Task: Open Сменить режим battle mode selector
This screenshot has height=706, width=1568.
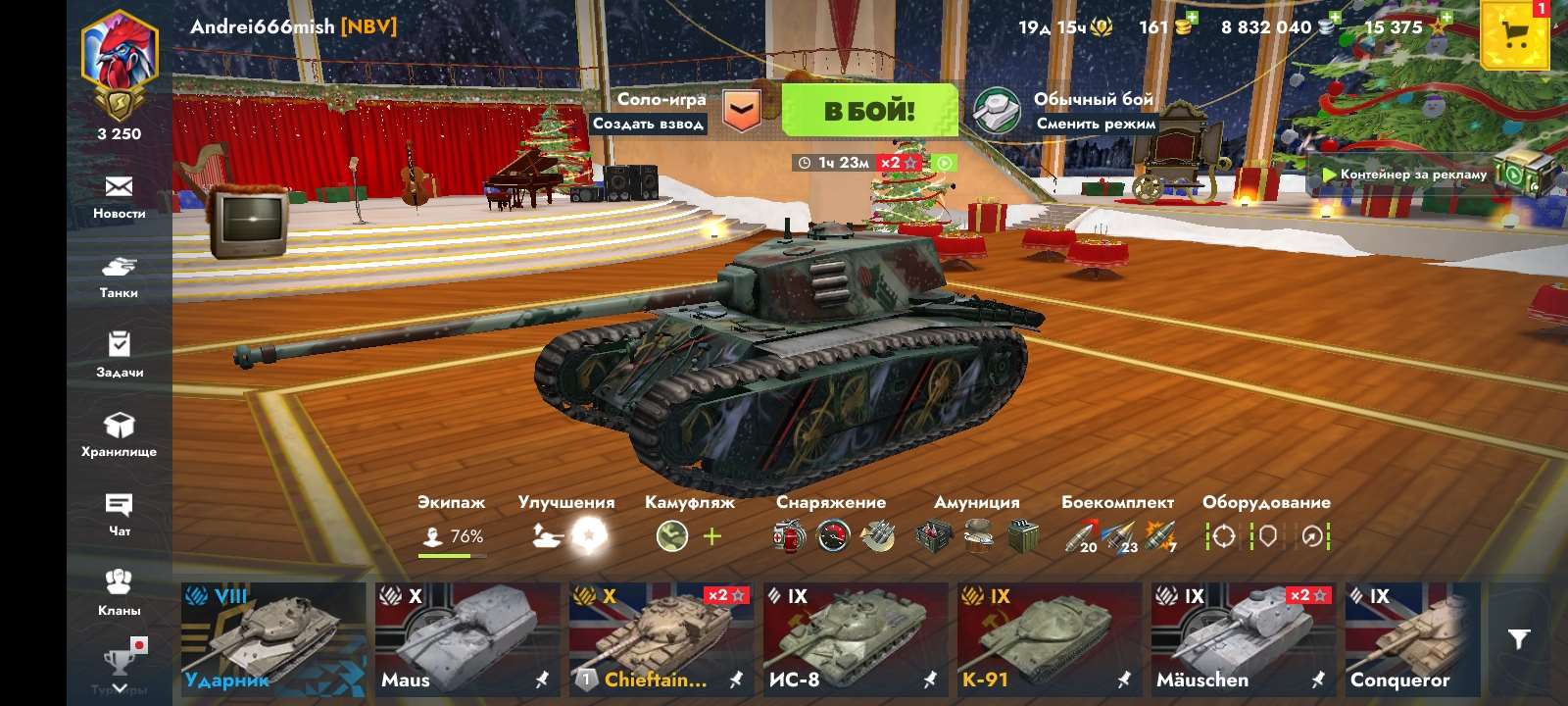Action: click(x=1095, y=125)
